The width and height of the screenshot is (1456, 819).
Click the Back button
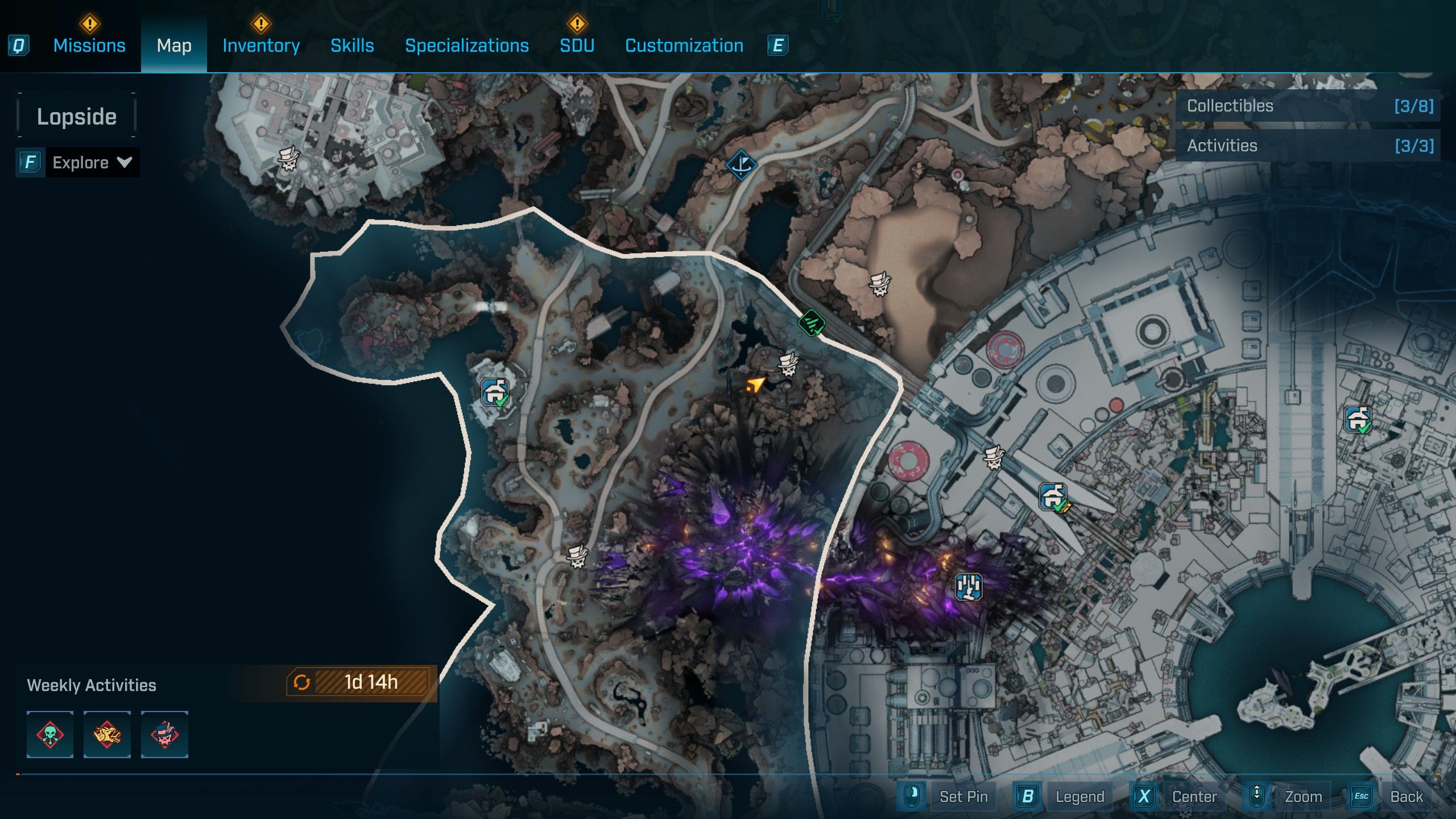click(1406, 796)
